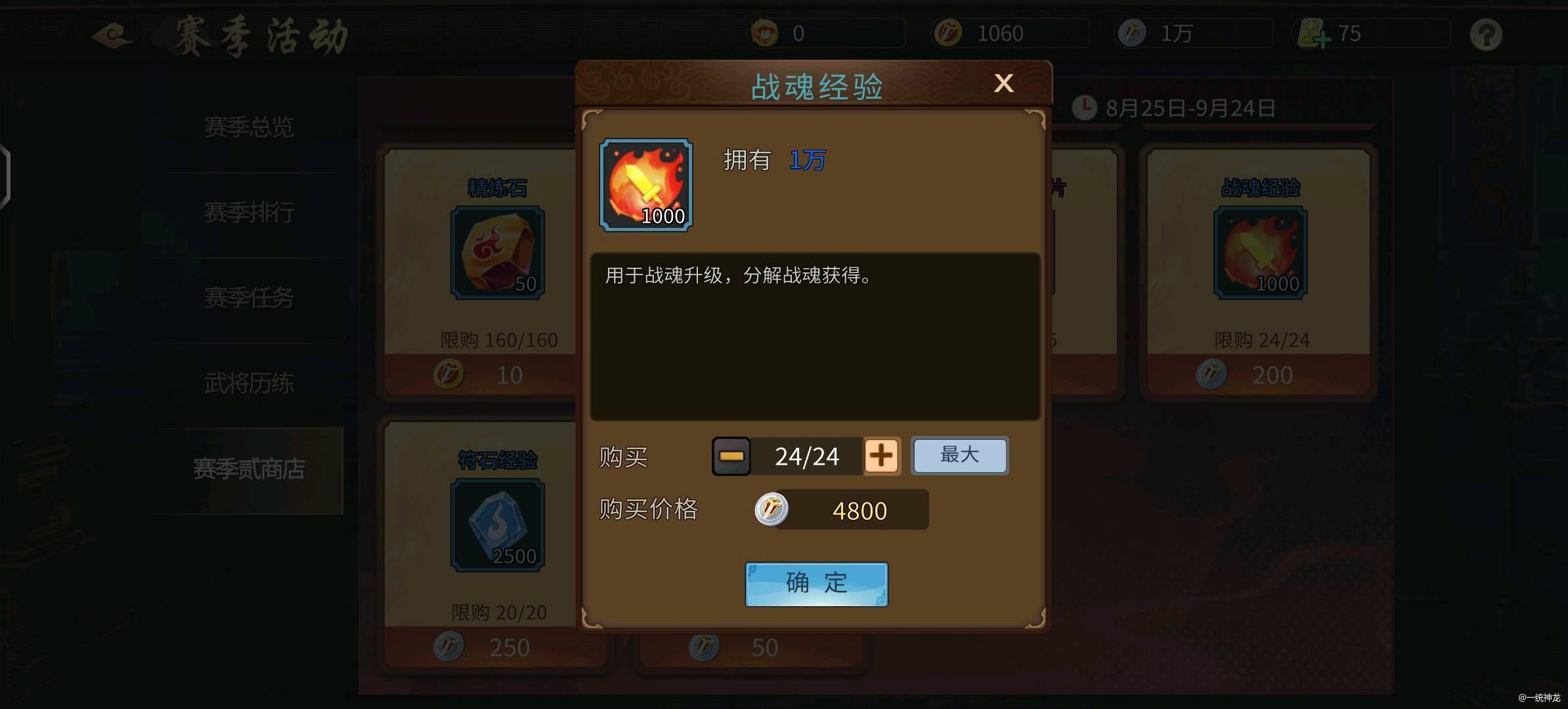Click the back arrow navigation icon
1568x709 pixels.
112,36
